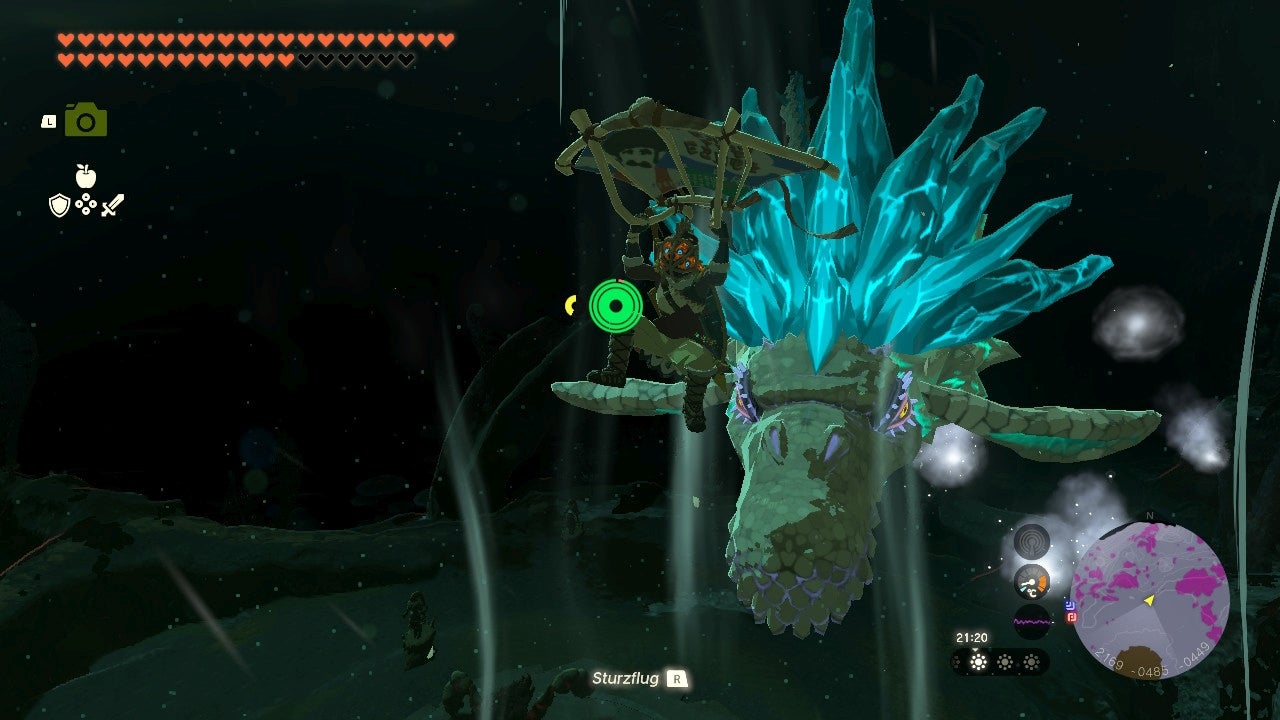Click the yellow player arrow on the minimap
1280x720 pixels.
(x=1148, y=601)
